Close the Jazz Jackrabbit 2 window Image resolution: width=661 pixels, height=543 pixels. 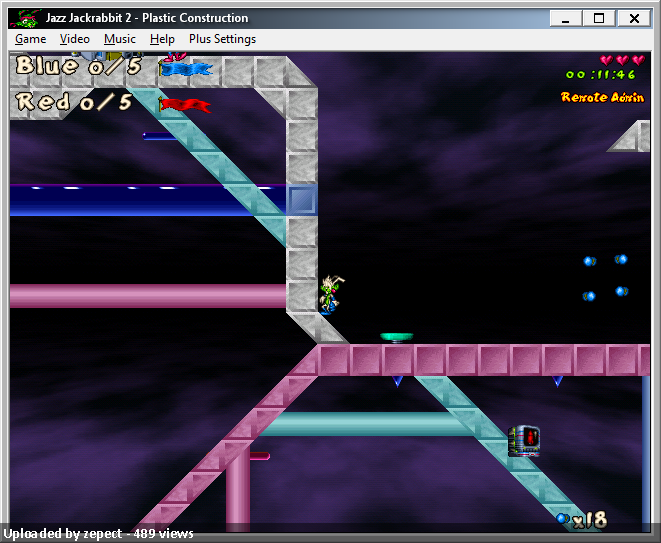(633, 18)
